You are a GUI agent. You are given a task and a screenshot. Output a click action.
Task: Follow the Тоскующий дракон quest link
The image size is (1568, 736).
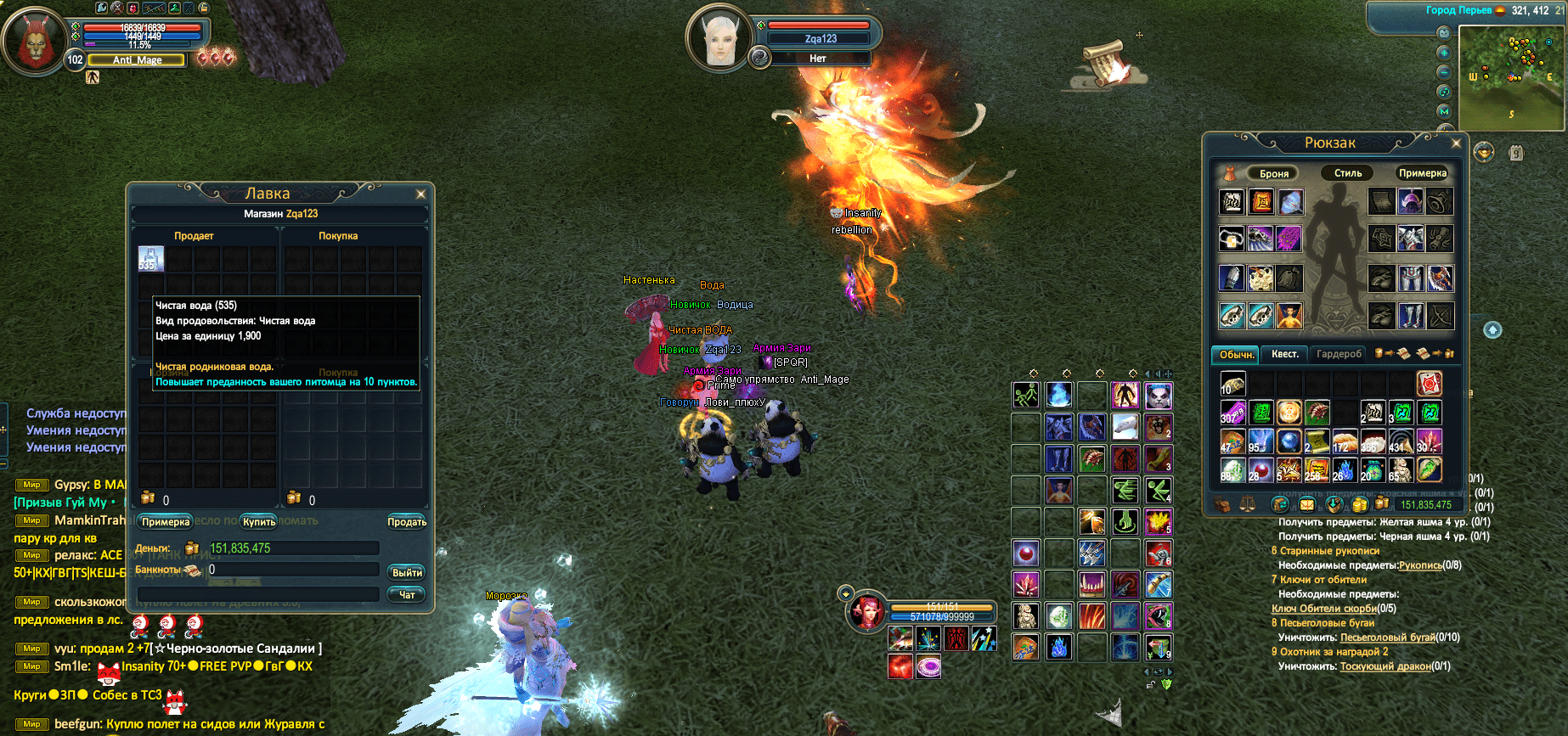(1385, 666)
